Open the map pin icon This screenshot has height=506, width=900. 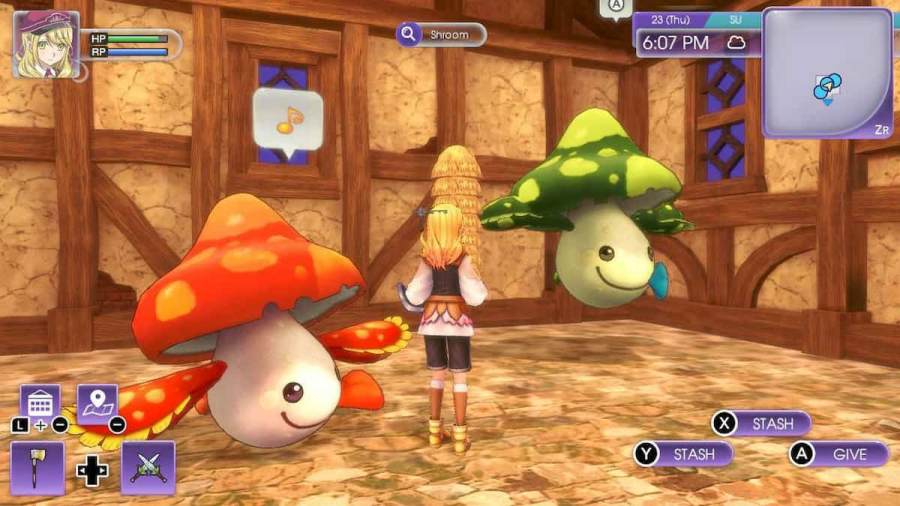coord(97,403)
